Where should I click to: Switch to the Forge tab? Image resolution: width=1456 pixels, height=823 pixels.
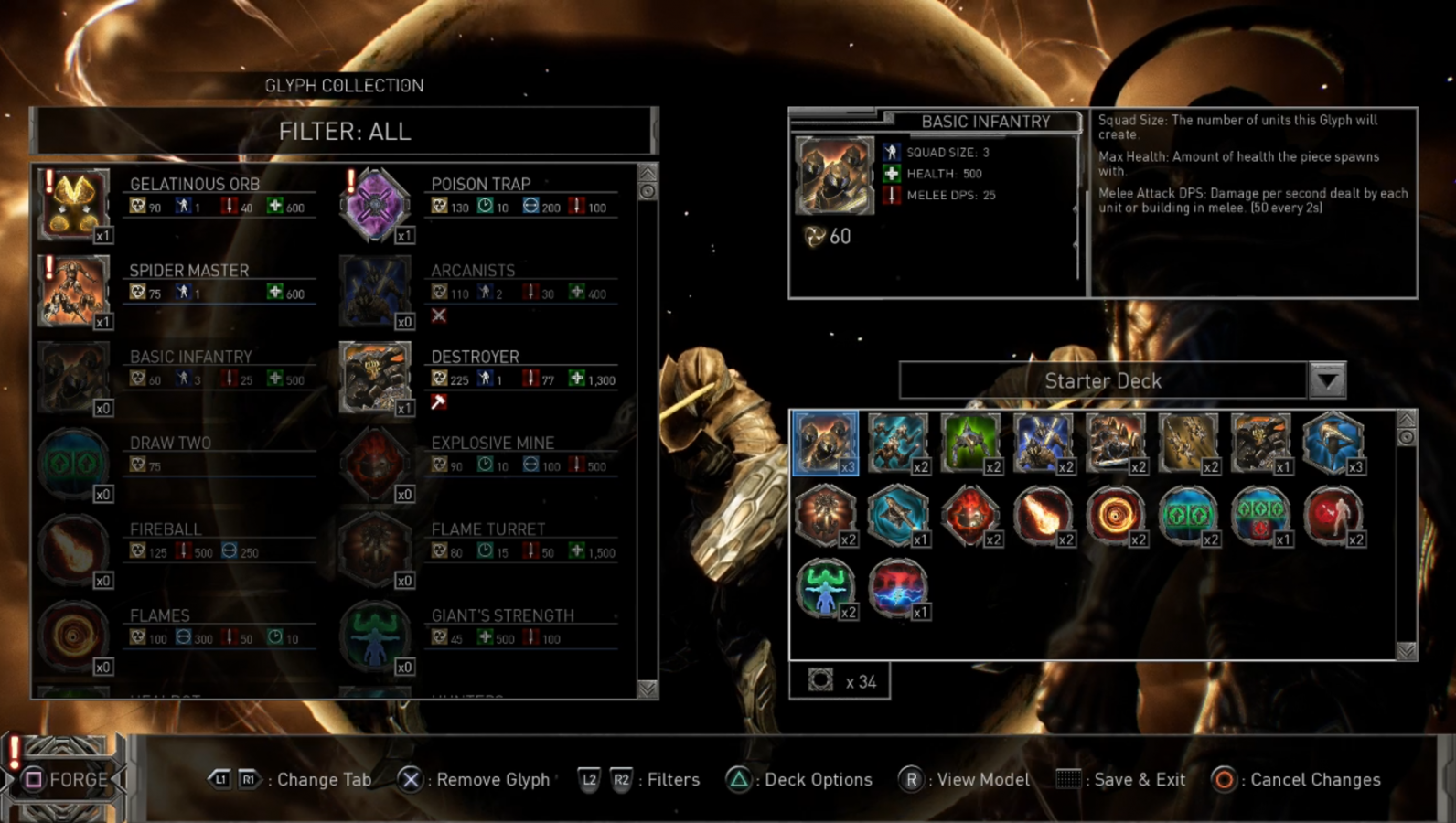[66, 779]
